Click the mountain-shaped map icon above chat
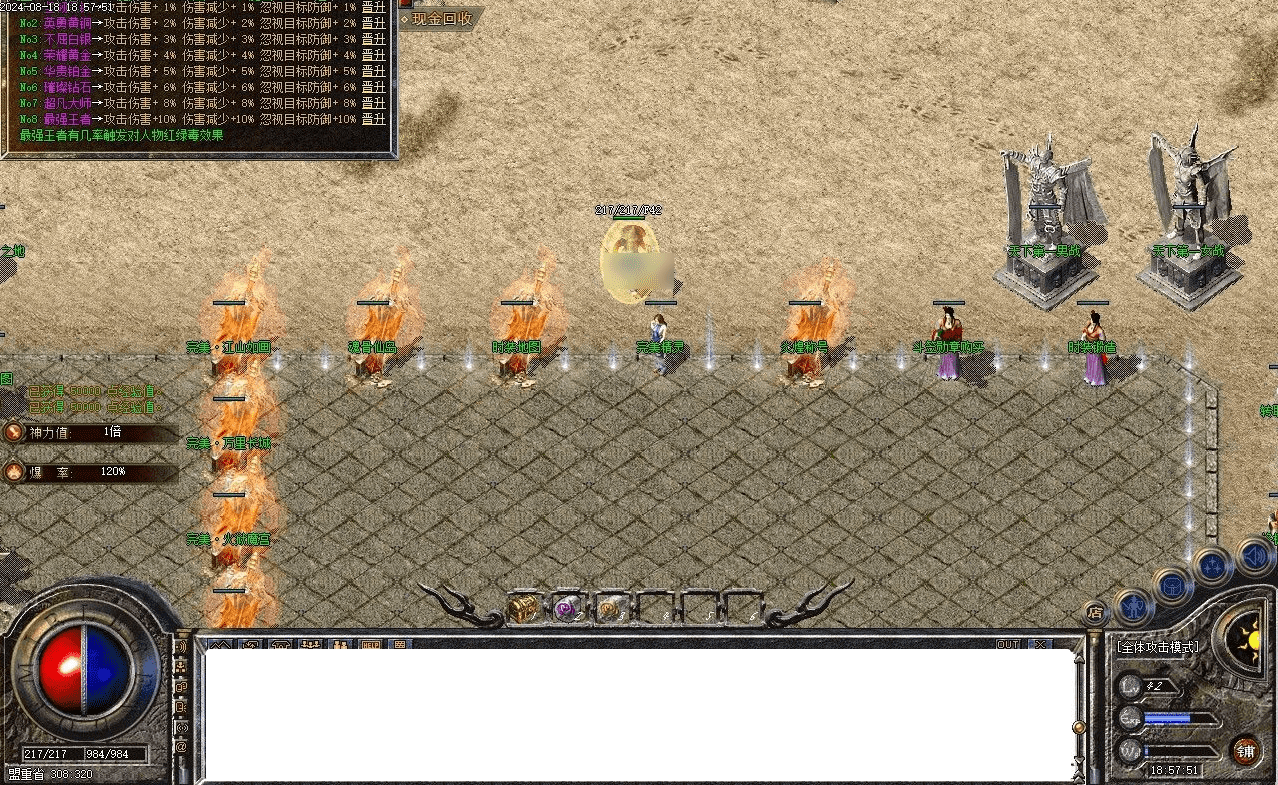This screenshot has width=1278, height=785. [220, 645]
